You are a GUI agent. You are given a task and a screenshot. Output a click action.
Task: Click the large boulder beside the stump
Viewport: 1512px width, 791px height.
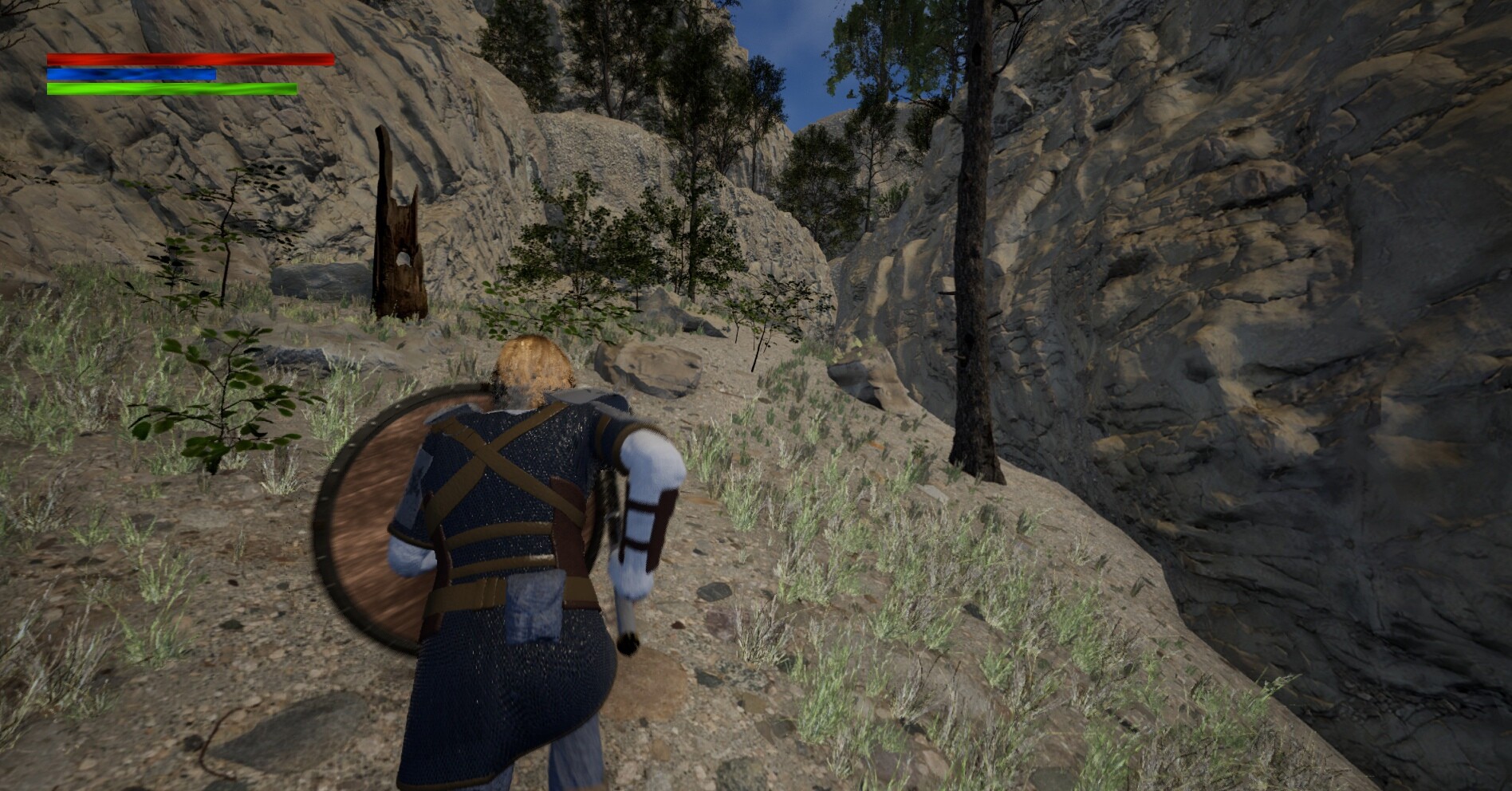319,279
